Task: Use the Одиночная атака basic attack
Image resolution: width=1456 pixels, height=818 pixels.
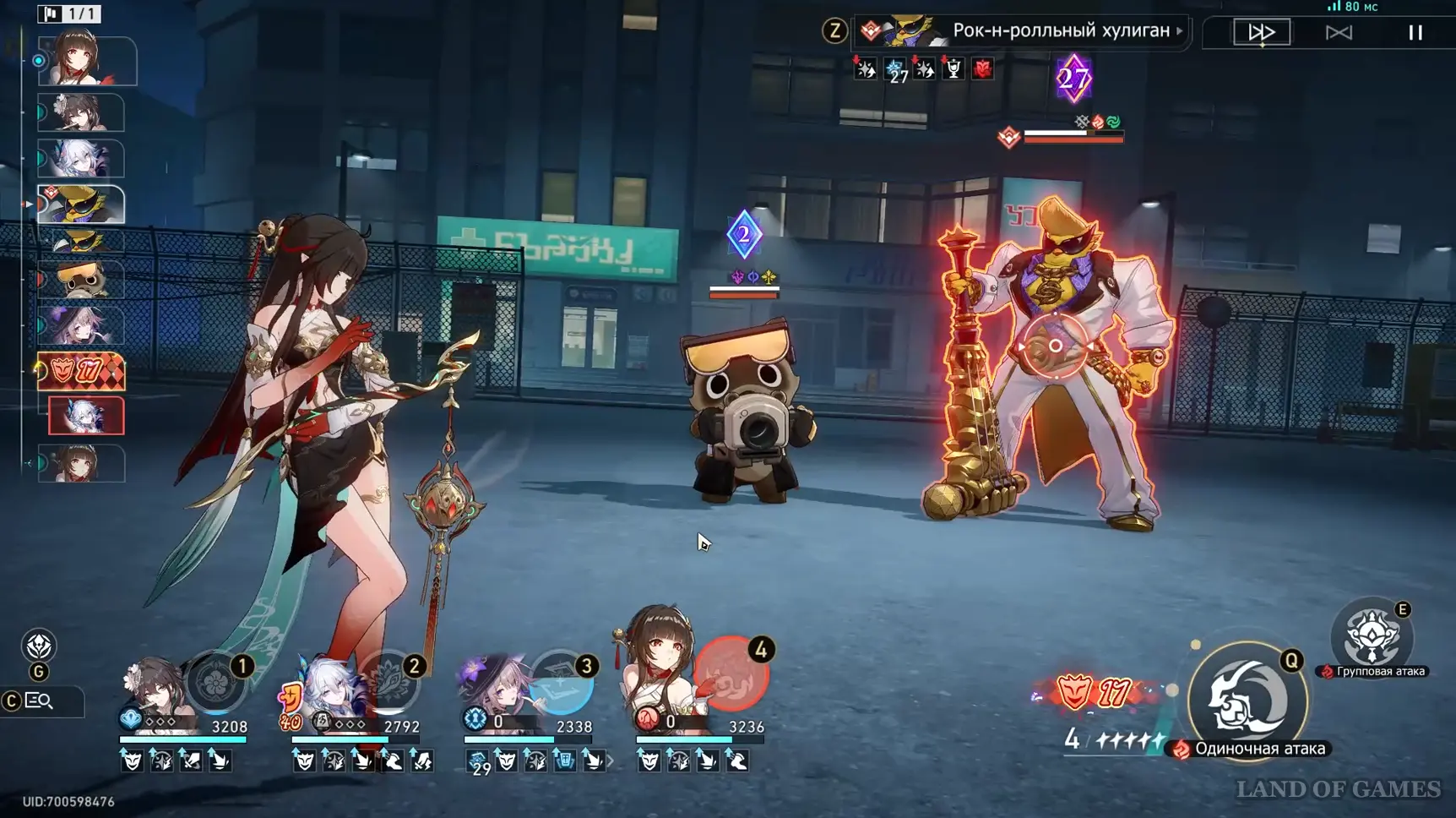Action: (1247, 701)
